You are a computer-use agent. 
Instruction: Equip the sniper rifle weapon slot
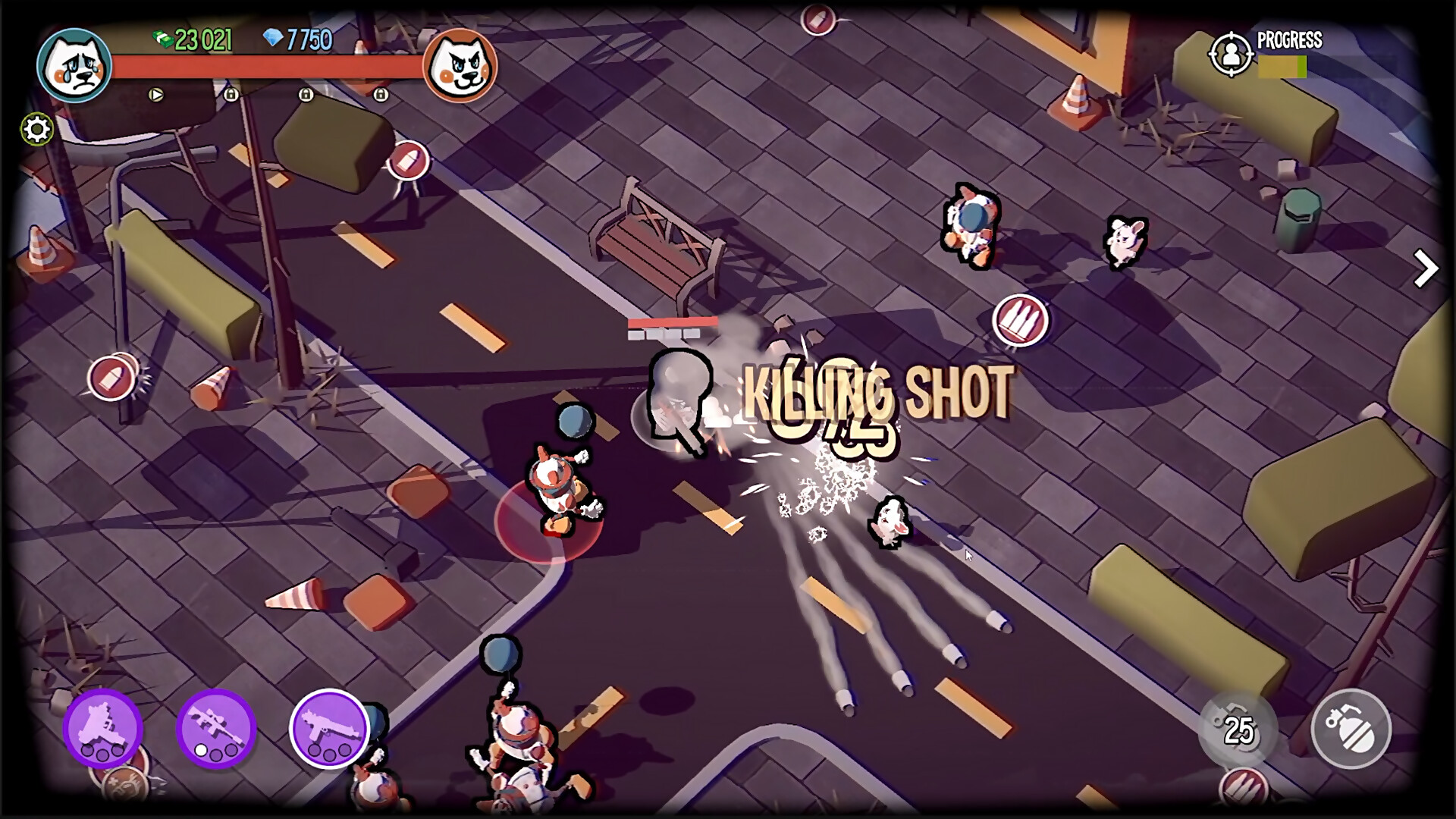coord(218,730)
